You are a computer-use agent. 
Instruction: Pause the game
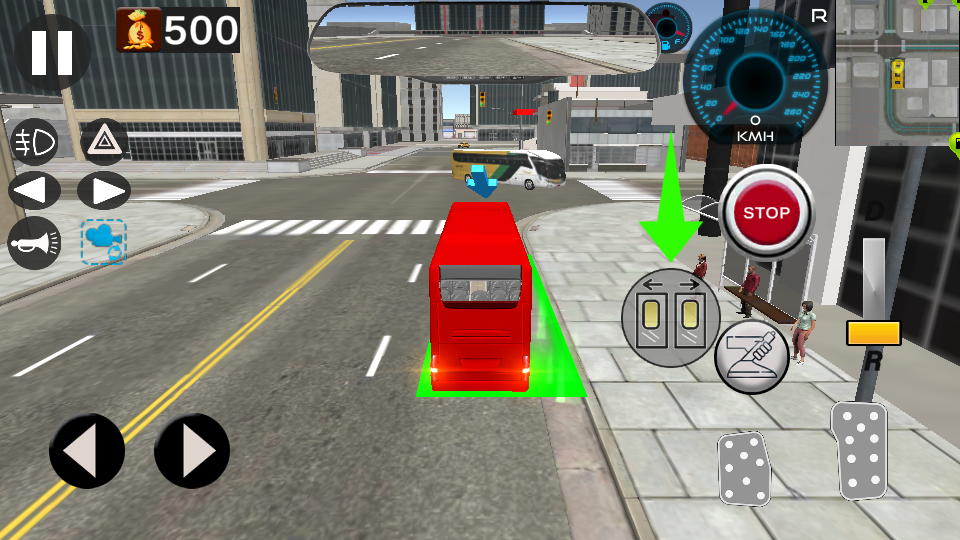52,52
